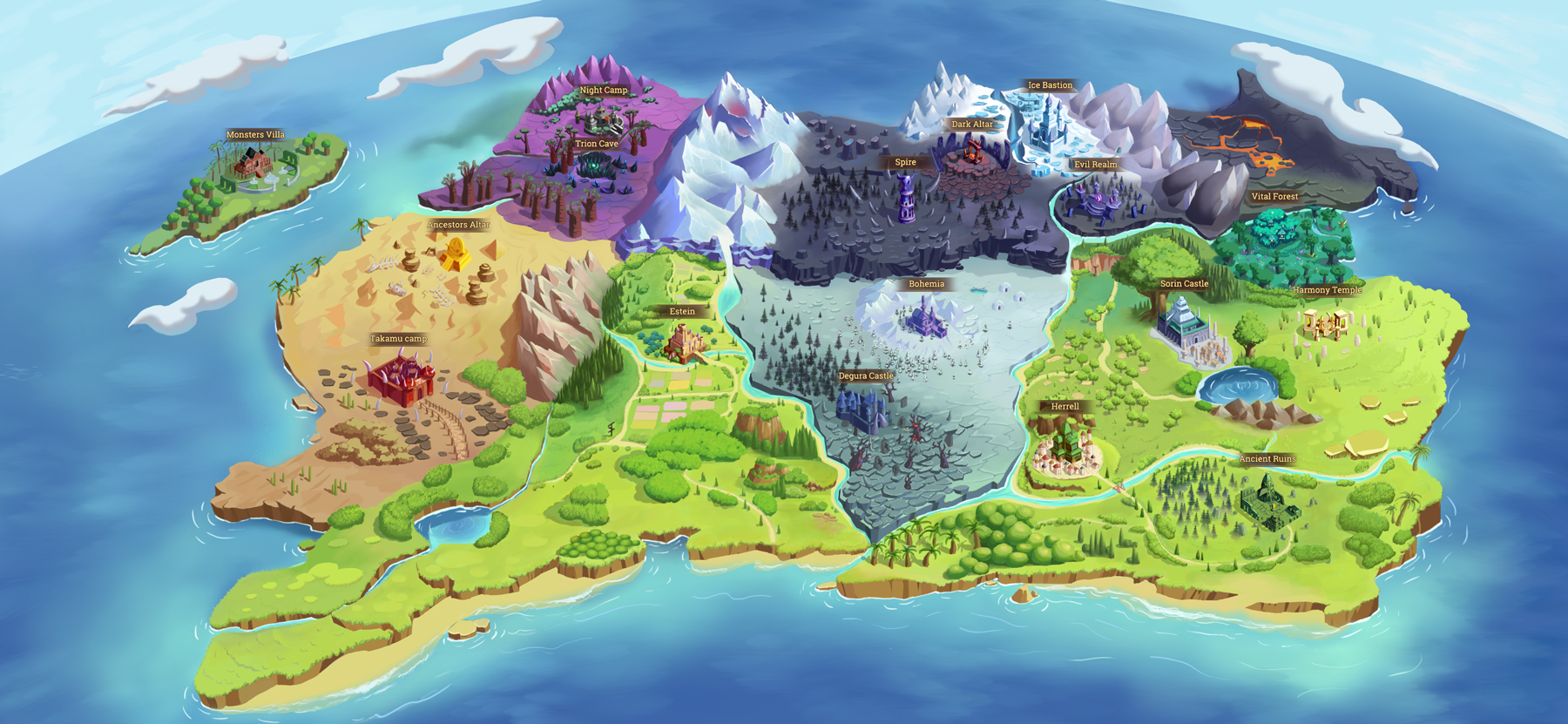Select the Bohemia map label

point(926,284)
